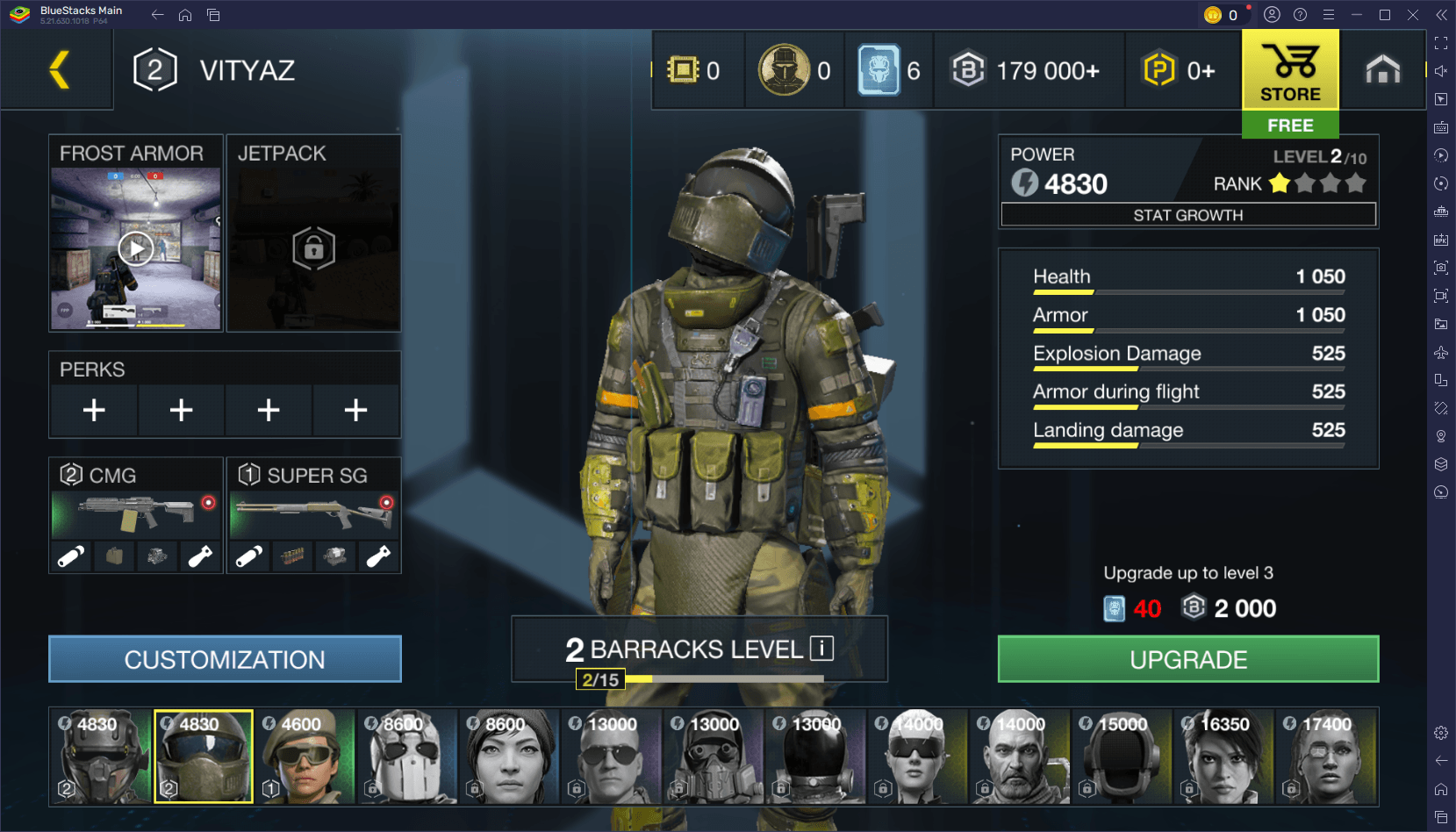
Task: Select the BlueStacks Main tab
Action: [x=61, y=14]
